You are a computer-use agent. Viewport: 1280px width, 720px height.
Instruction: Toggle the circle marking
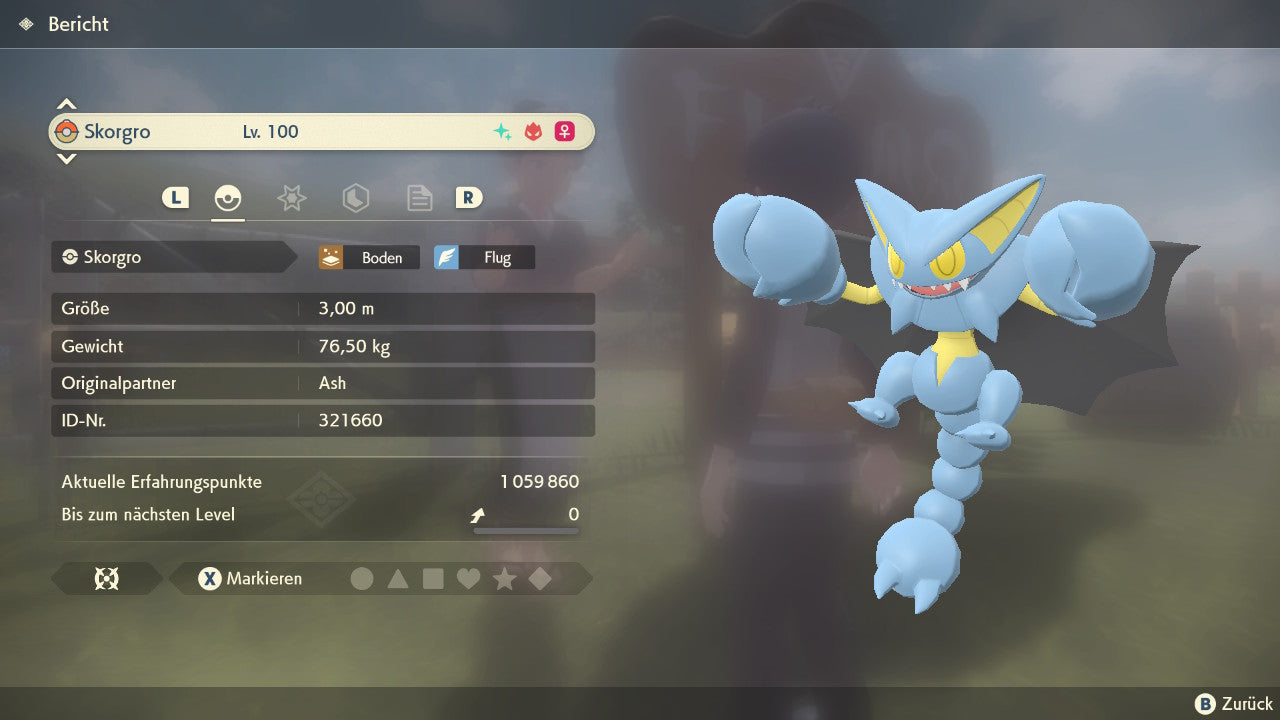click(x=362, y=579)
